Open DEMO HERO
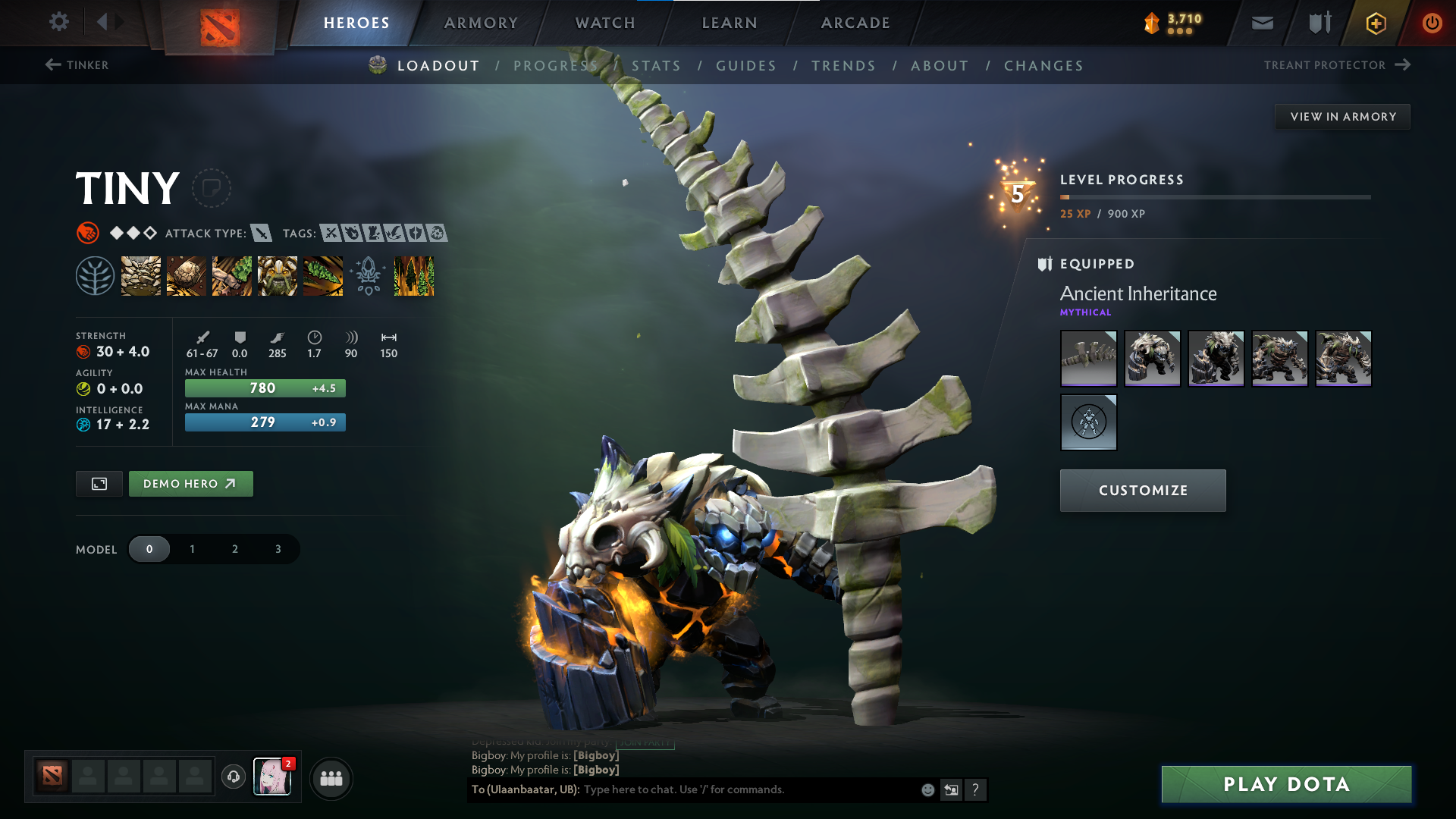This screenshot has height=819, width=1456. 190,483
